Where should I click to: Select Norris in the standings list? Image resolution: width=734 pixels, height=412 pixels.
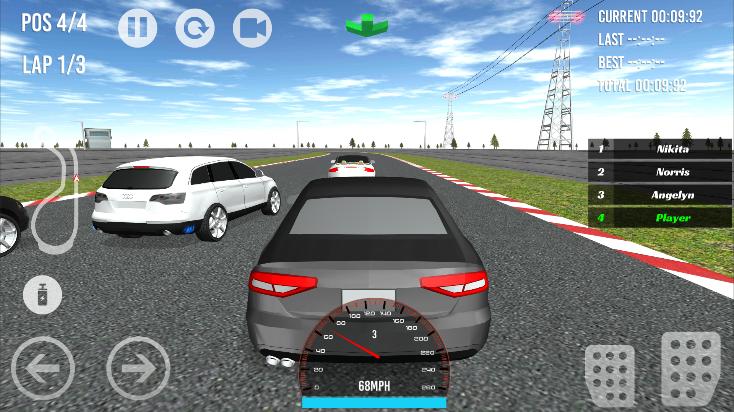coord(659,172)
